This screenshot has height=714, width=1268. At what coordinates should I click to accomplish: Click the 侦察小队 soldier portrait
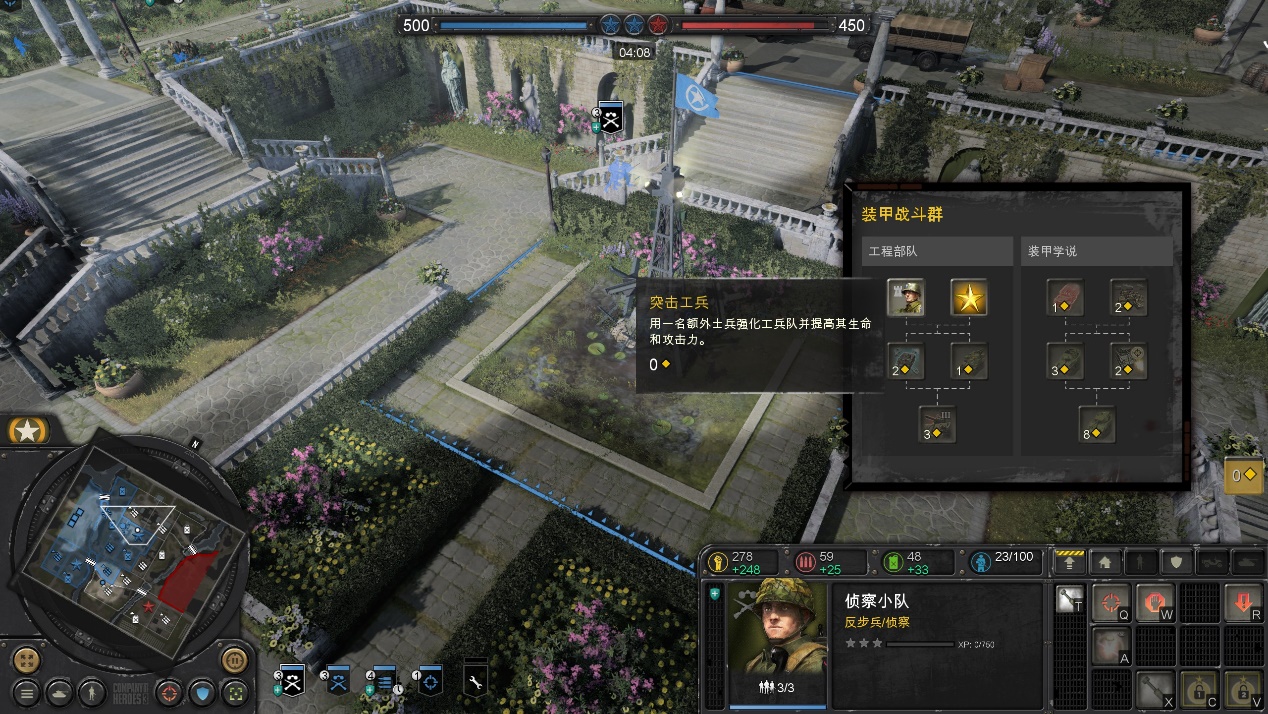tap(778, 628)
